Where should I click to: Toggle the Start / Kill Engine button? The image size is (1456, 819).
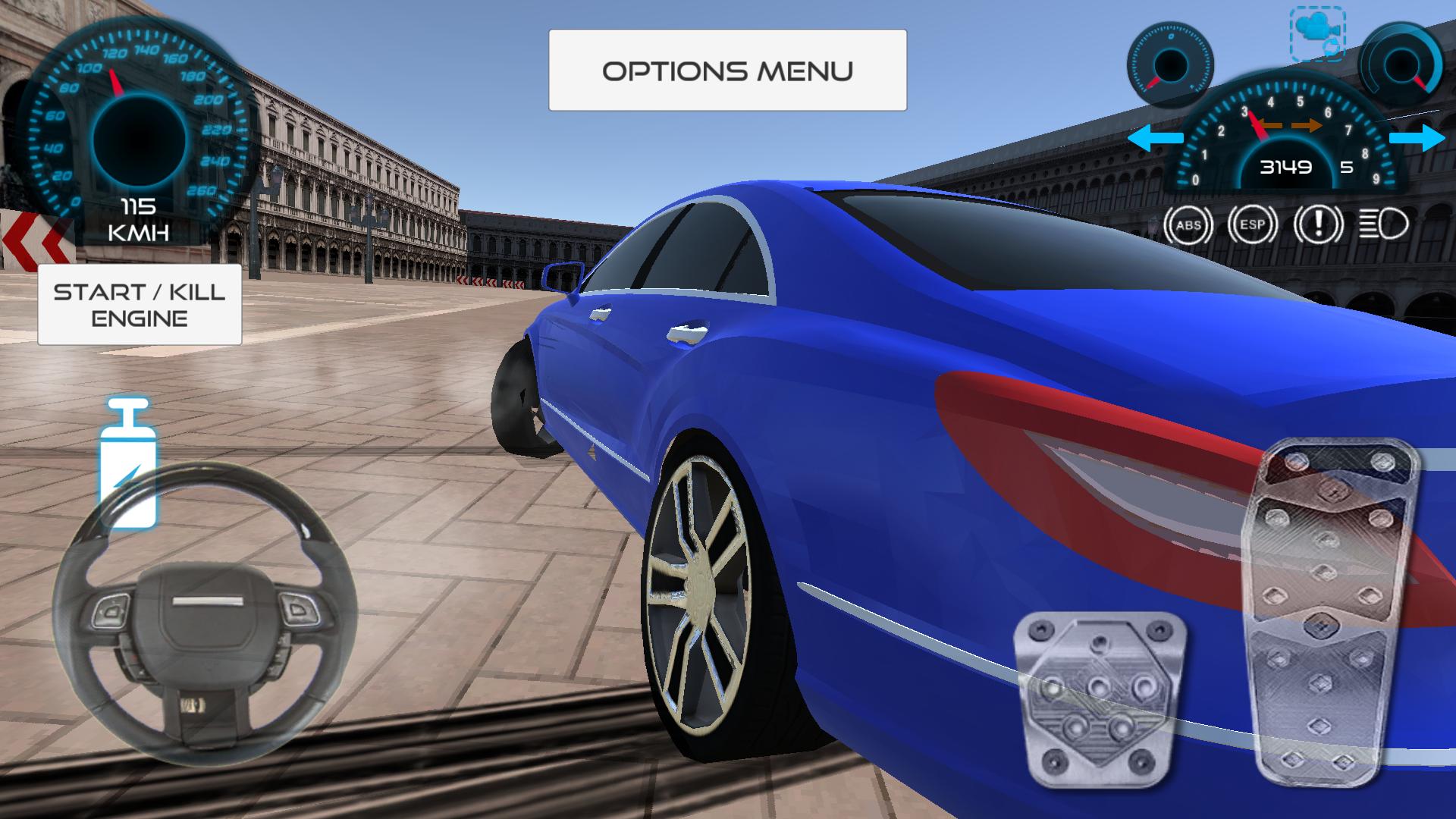pos(140,304)
